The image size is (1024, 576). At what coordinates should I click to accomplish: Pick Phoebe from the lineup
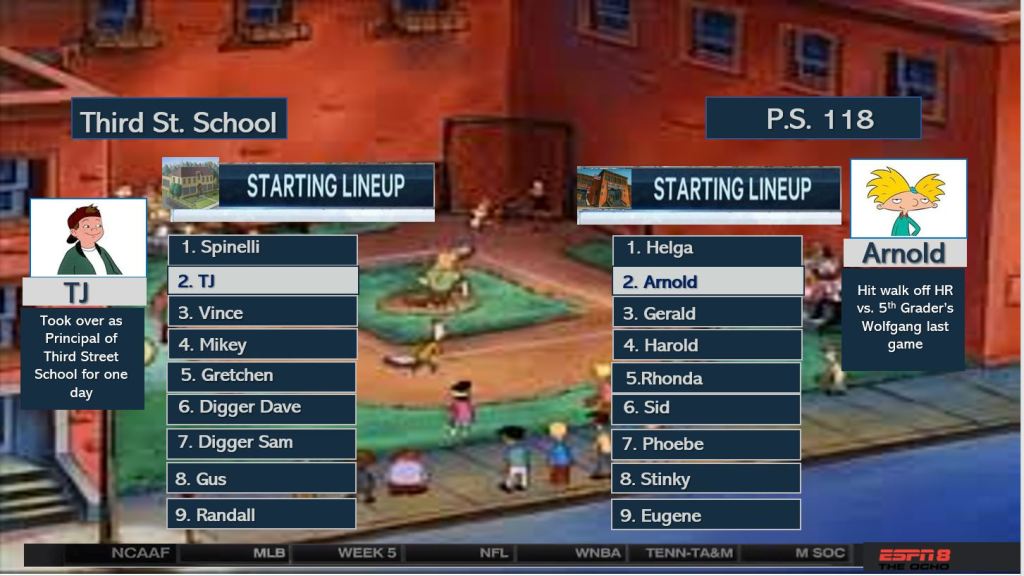point(707,444)
